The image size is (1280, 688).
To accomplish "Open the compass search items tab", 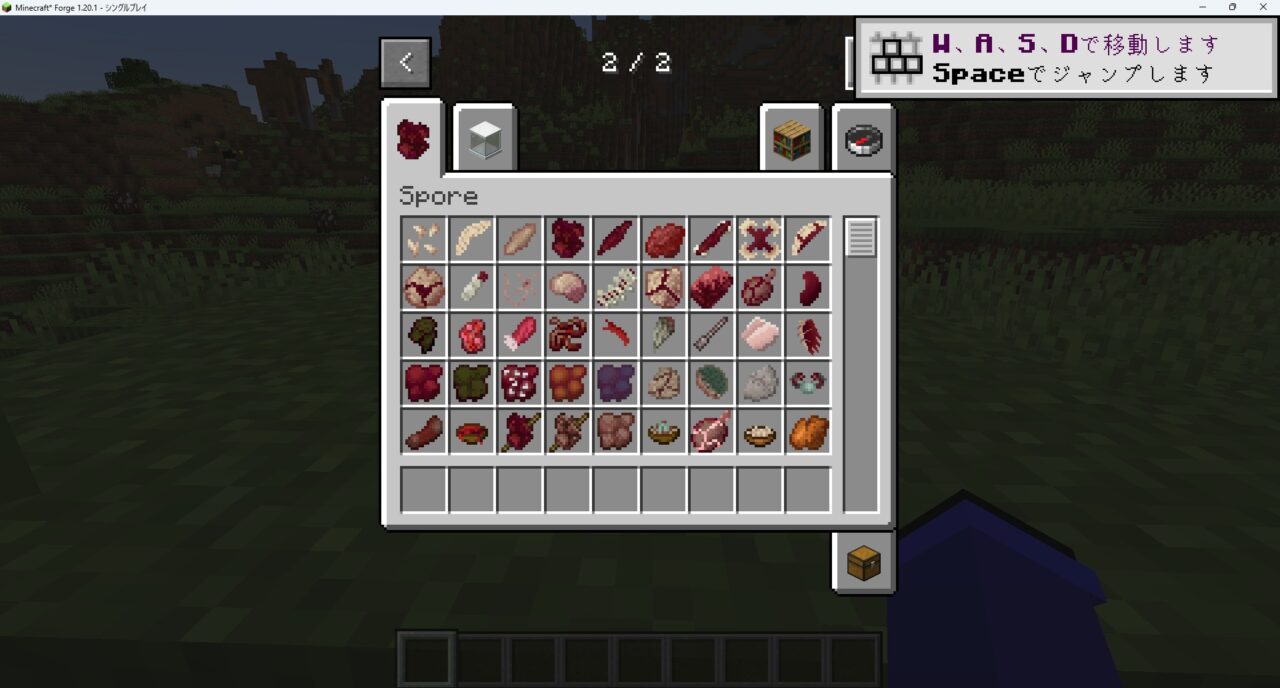I will (862, 139).
